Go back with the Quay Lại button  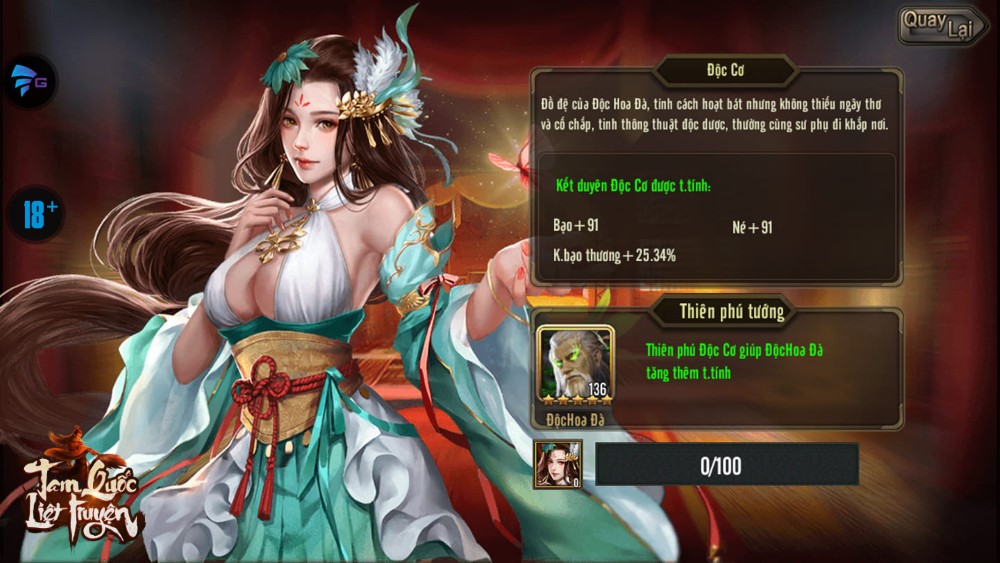940,26
